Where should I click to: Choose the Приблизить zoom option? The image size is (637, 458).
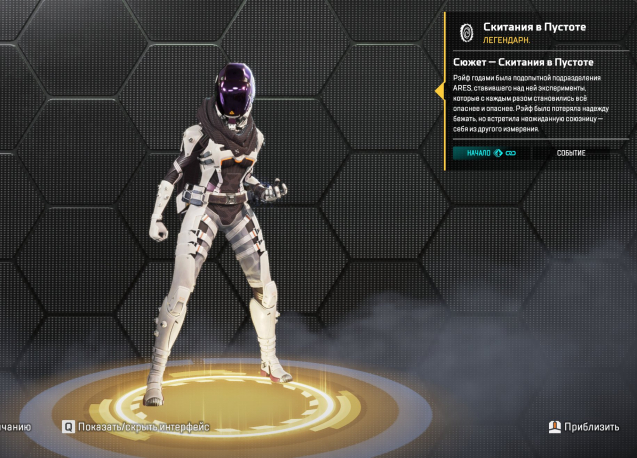coord(584,426)
